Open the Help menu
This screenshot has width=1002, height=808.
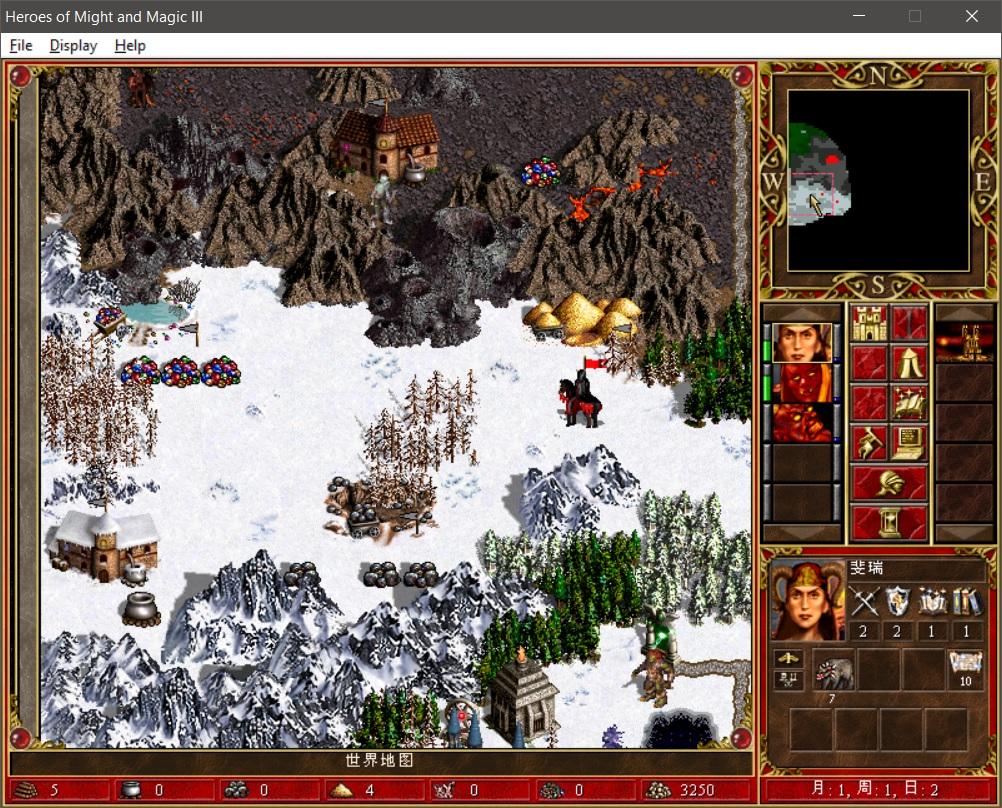pos(130,46)
